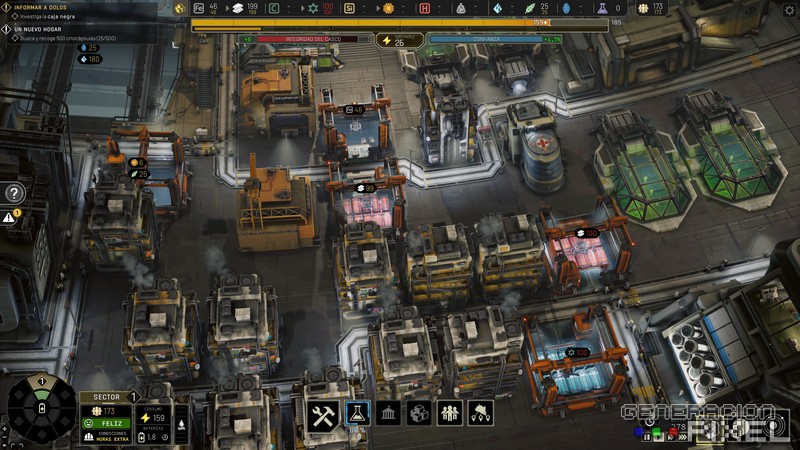
Task: Open the settings gear icon
Action: 789,9
